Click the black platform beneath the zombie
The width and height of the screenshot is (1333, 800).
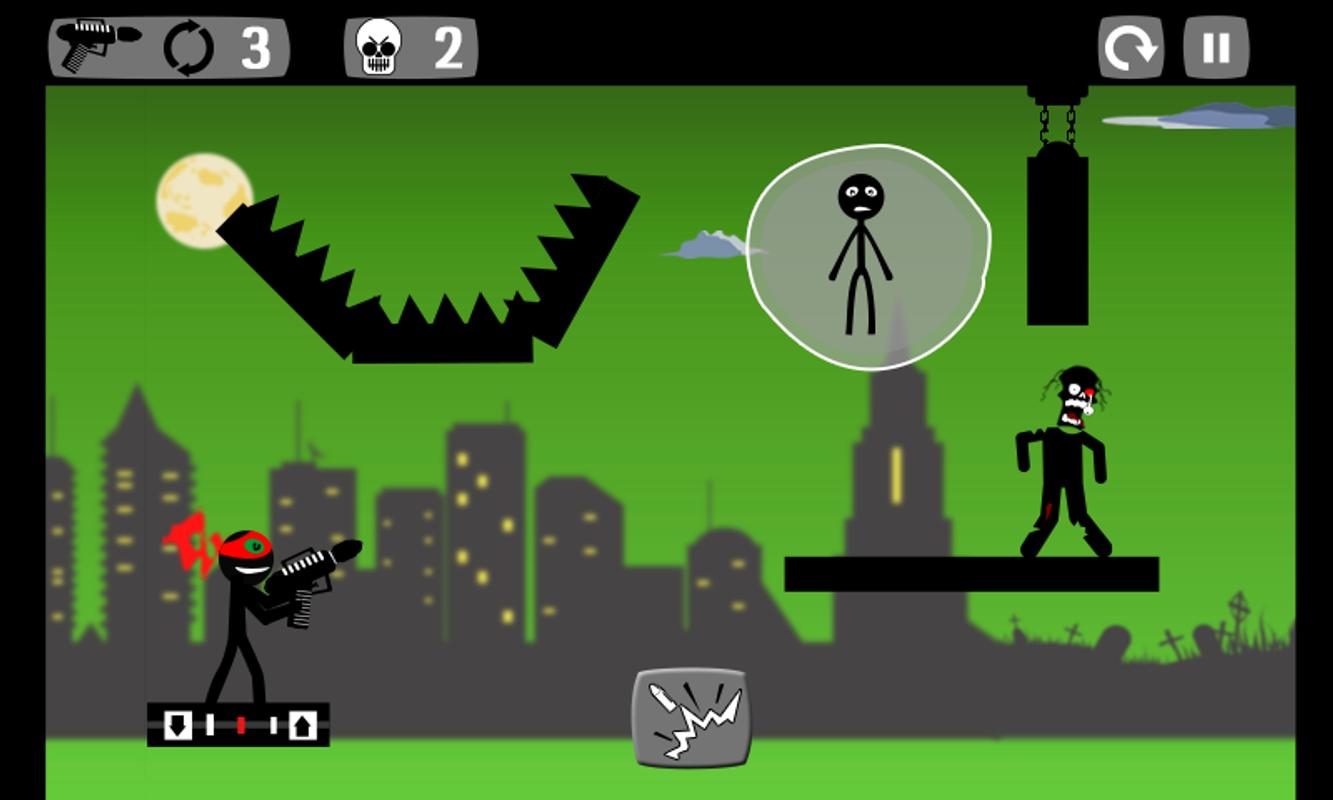click(970, 573)
